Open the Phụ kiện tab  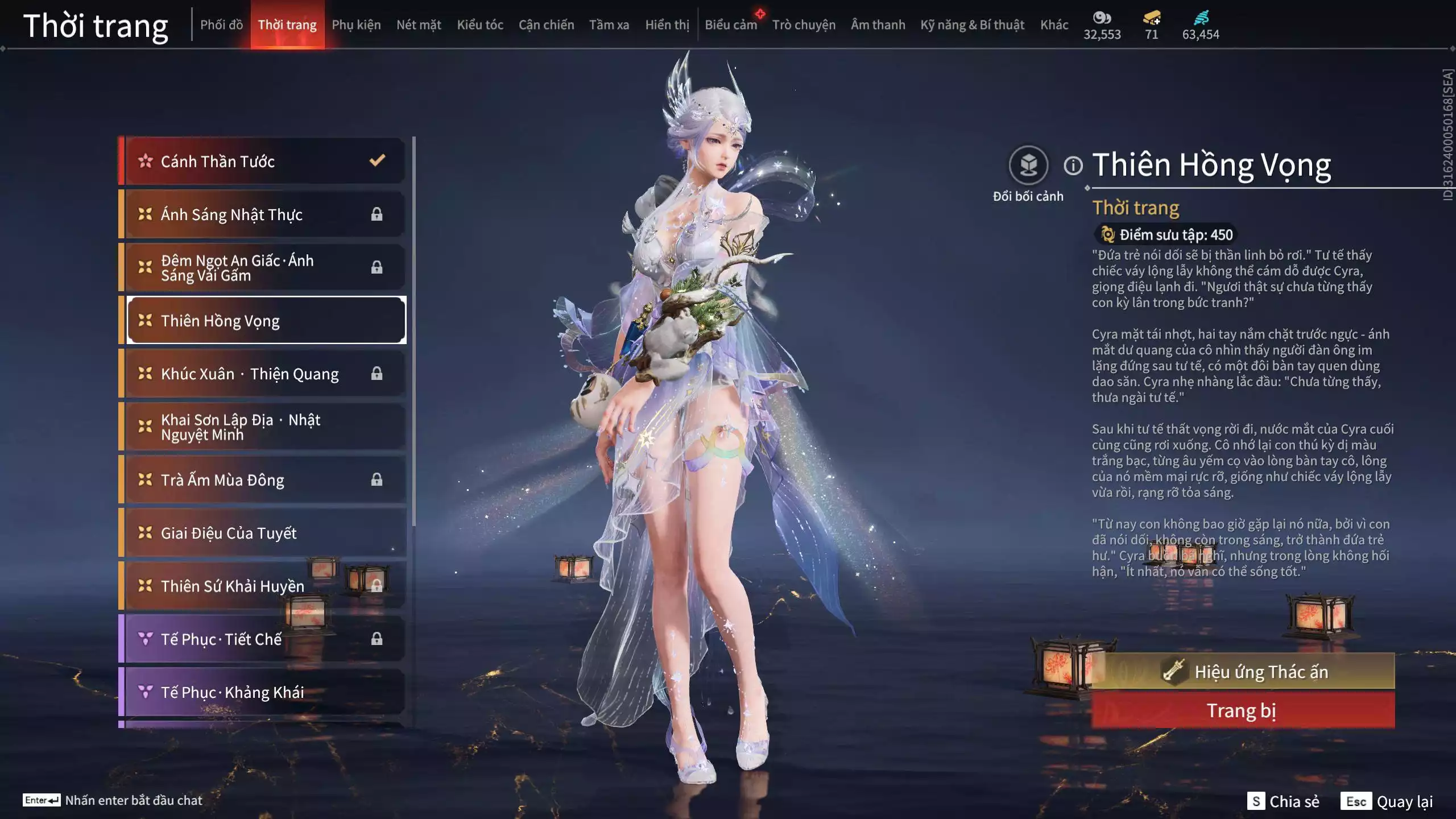356,25
